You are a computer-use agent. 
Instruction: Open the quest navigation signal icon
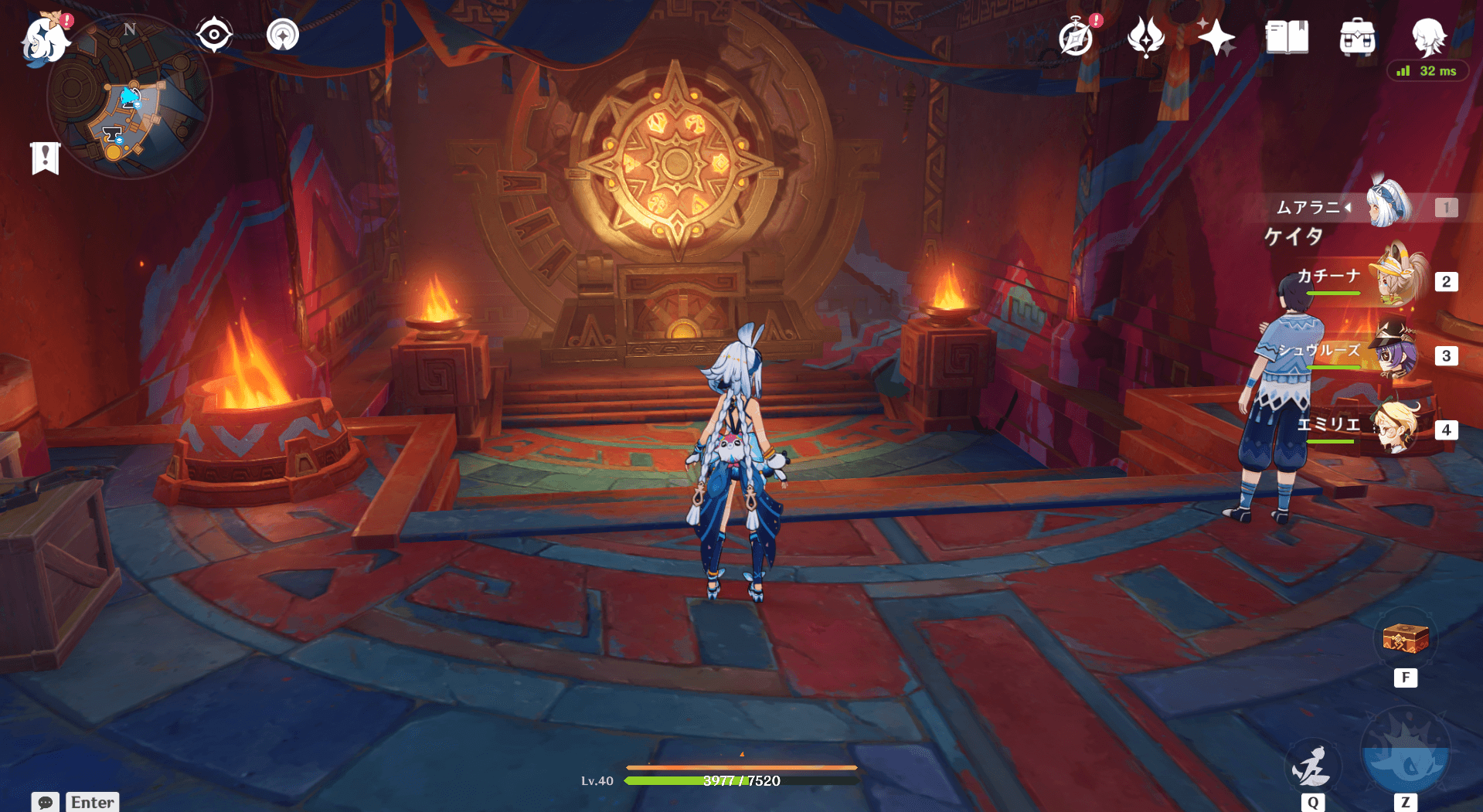(x=283, y=35)
